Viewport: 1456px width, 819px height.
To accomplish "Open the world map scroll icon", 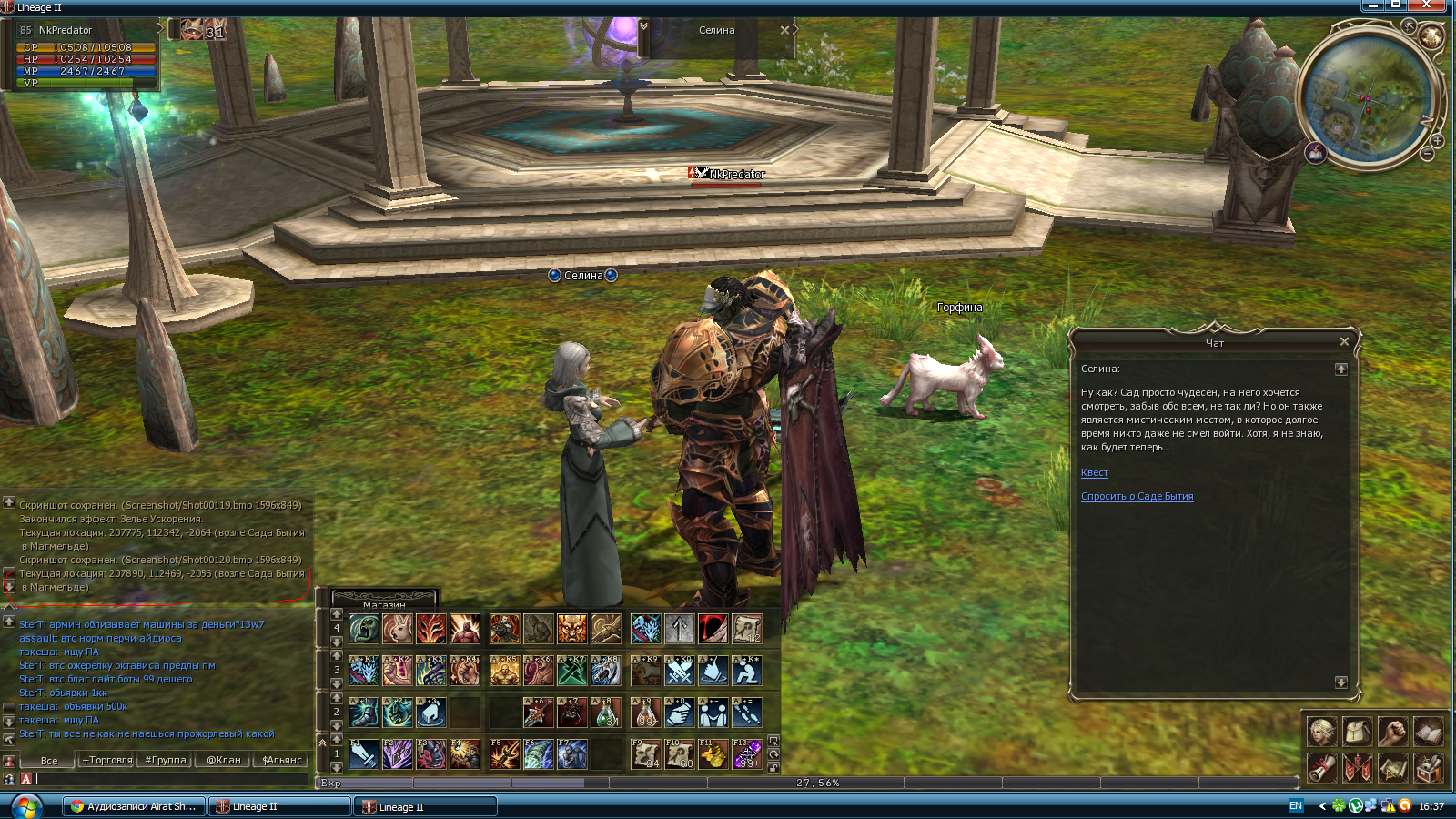I will point(1392,767).
